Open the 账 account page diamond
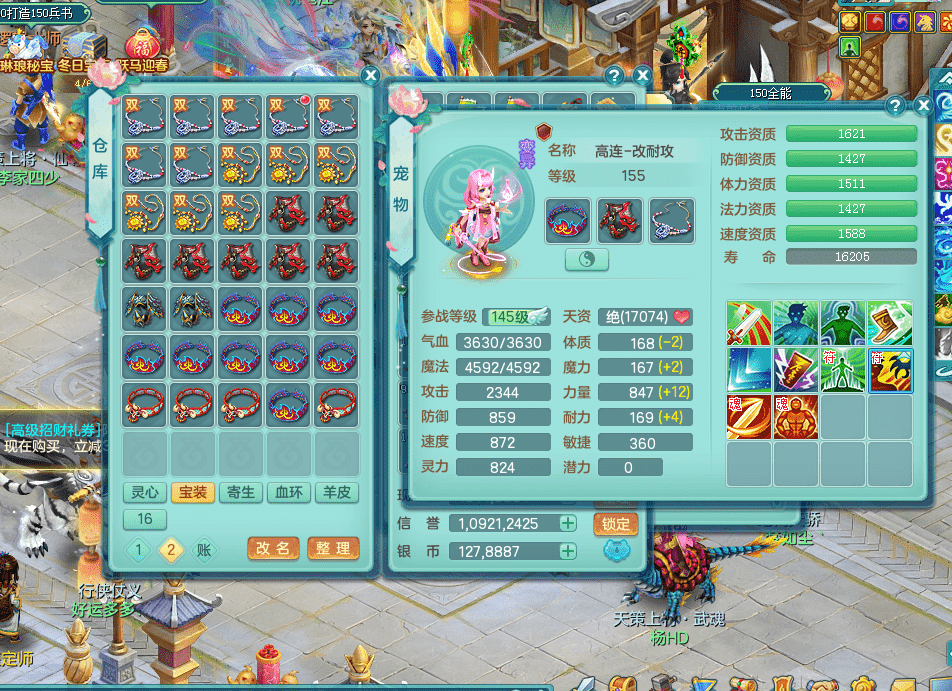The width and height of the screenshot is (952, 691). click(x=203, y=549)
